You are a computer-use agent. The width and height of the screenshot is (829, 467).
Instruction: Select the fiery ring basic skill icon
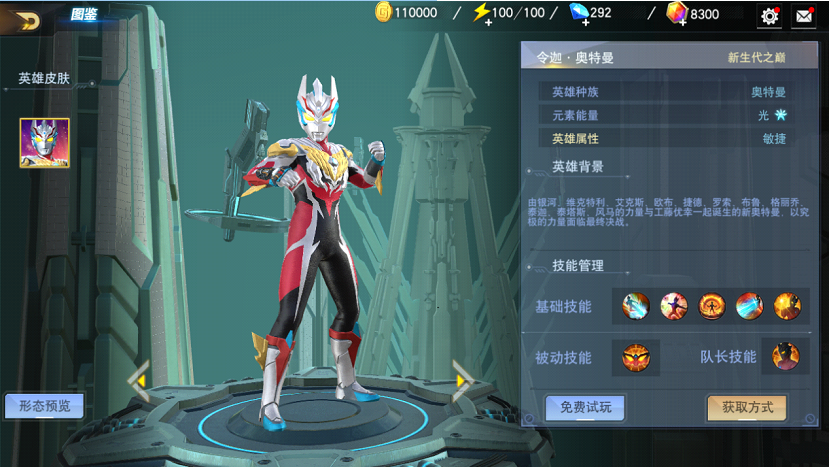pyautogui.click(x=711, y=306)
